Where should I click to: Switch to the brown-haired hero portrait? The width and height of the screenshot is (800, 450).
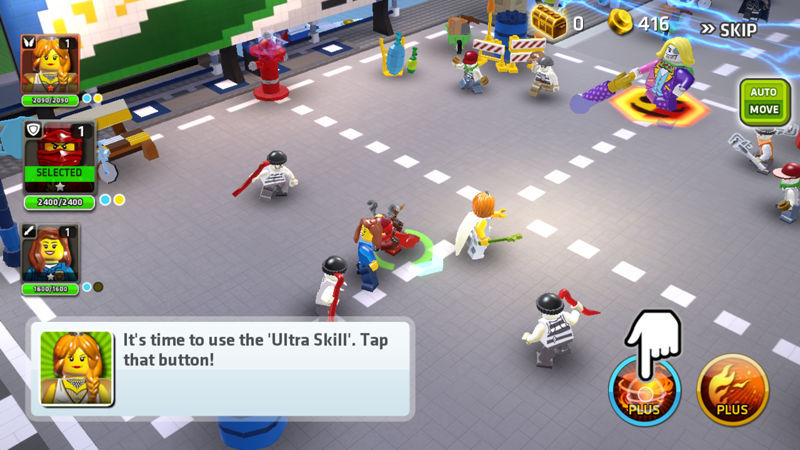pyautogui.click(x=50, y=251)
